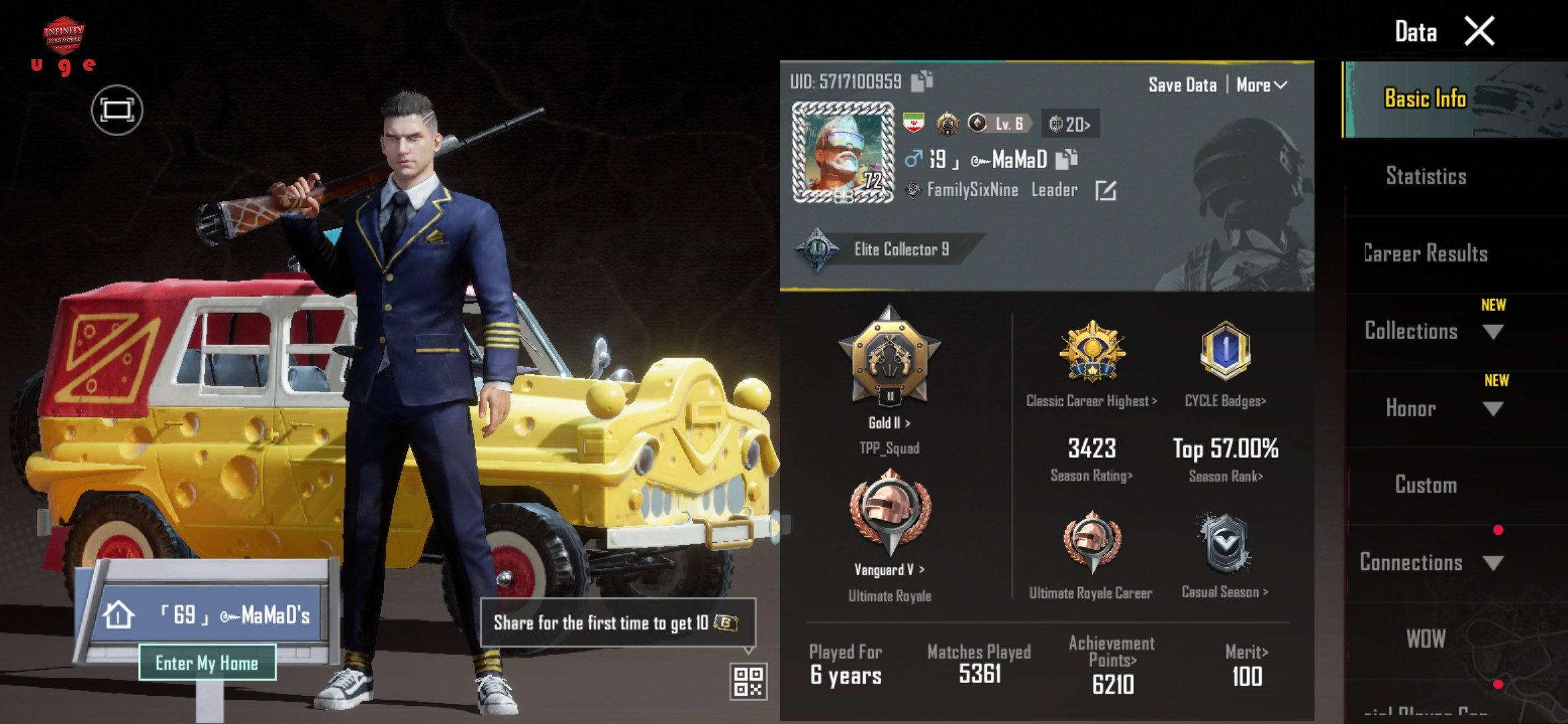Toggle the fullscreen character view icon
The width and height of the screenshot is (1568, 724).
point(117,110)
